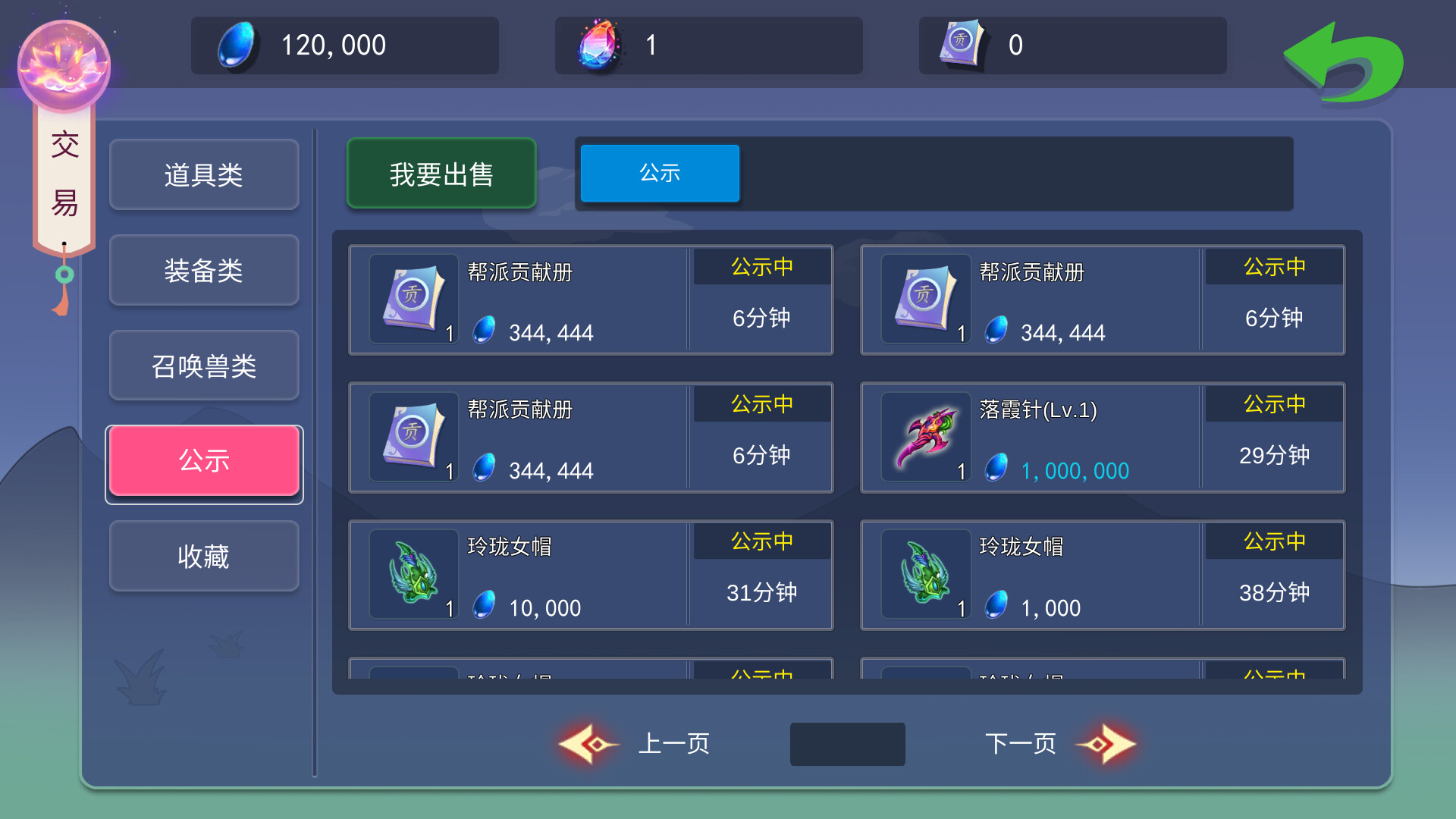Click the highlighted 公示 sidebar tab

[x=203, y=461]
